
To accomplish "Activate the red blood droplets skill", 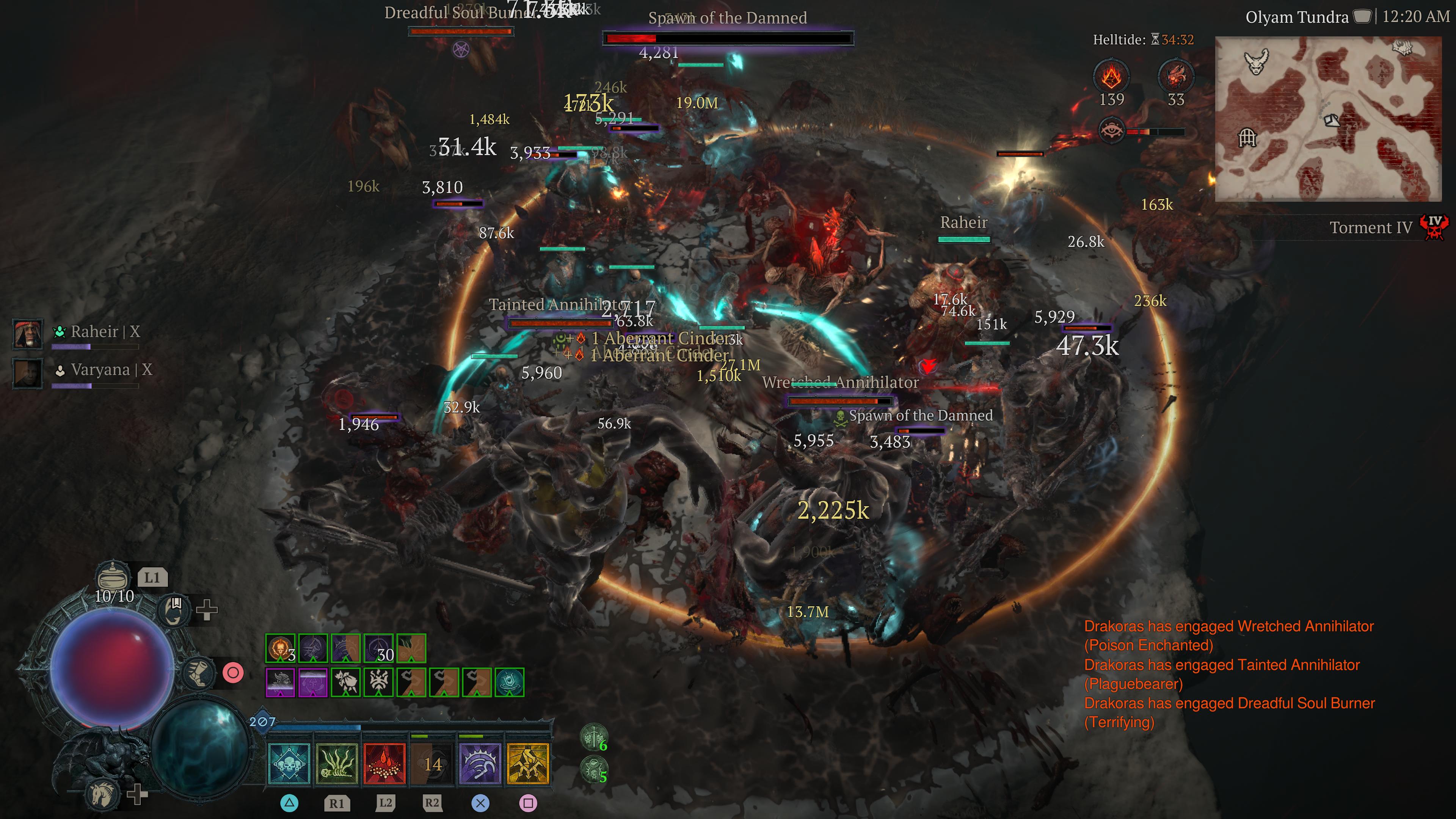I will point(384,764).
